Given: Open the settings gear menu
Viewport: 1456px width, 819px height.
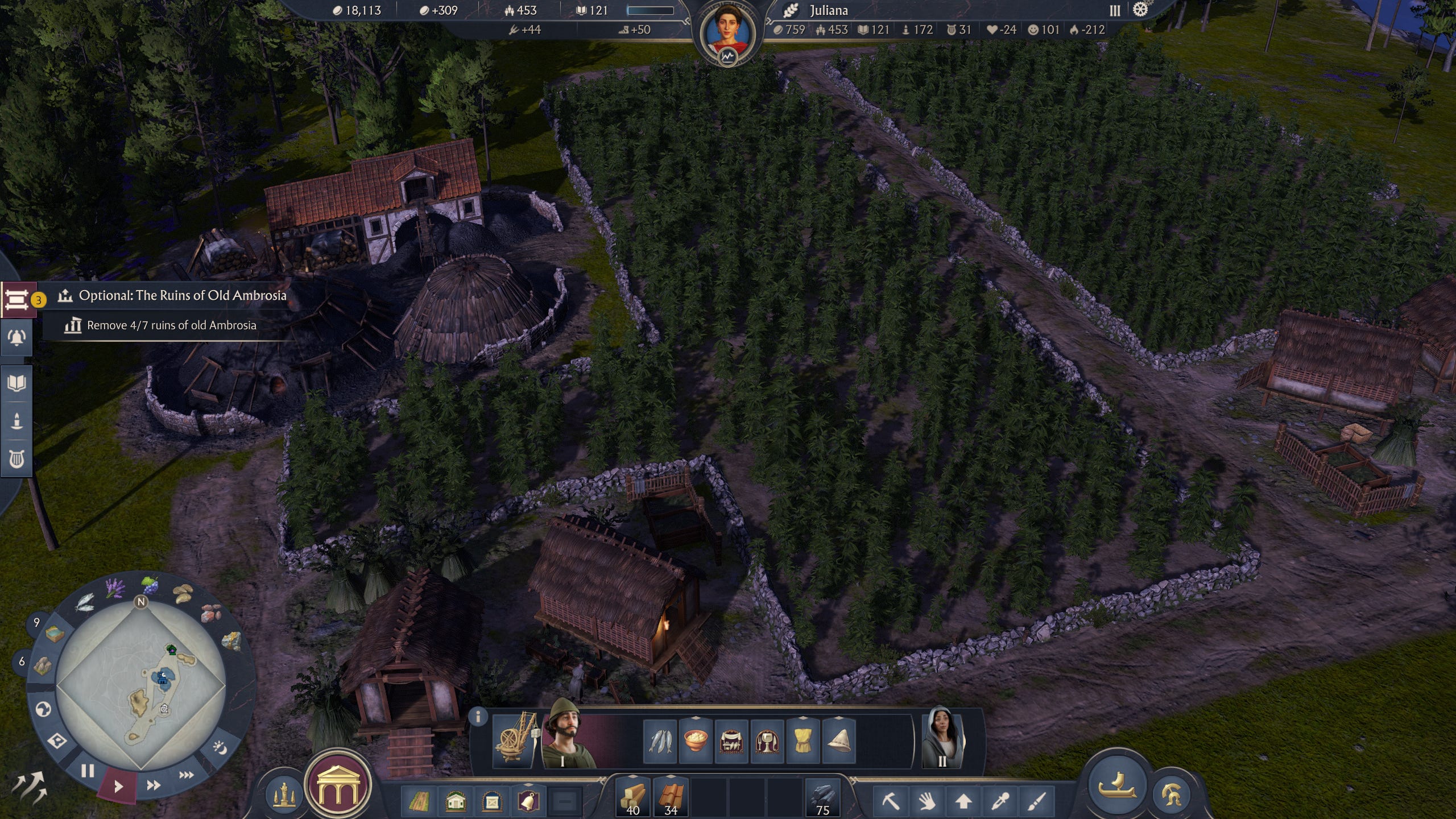Looking at the screenshot, I should click(1140, 10).
